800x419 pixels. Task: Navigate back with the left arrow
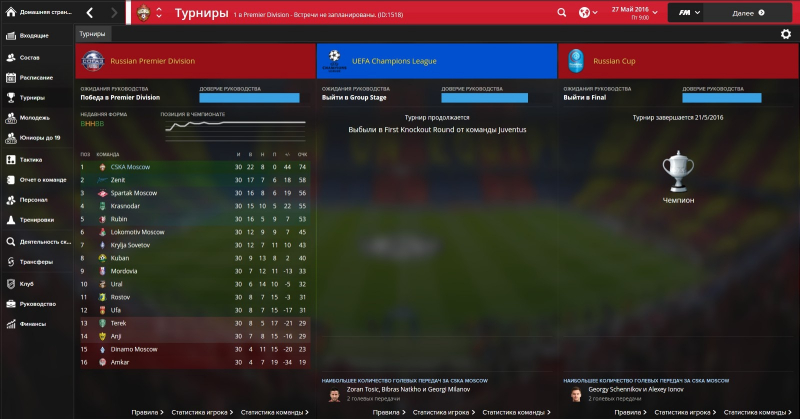point(91,13)
